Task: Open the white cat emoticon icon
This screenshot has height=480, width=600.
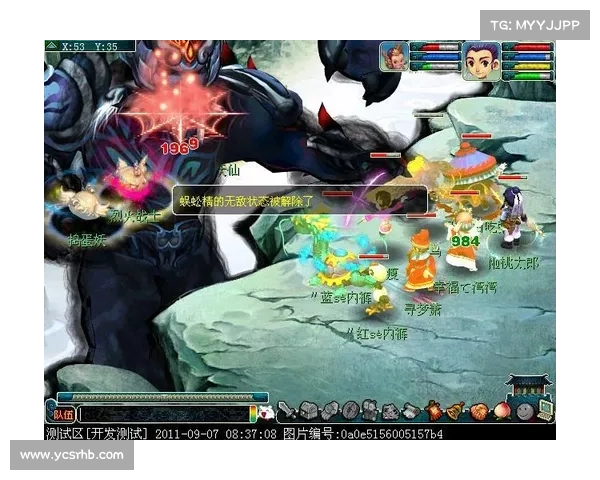Action: (266, 412)
